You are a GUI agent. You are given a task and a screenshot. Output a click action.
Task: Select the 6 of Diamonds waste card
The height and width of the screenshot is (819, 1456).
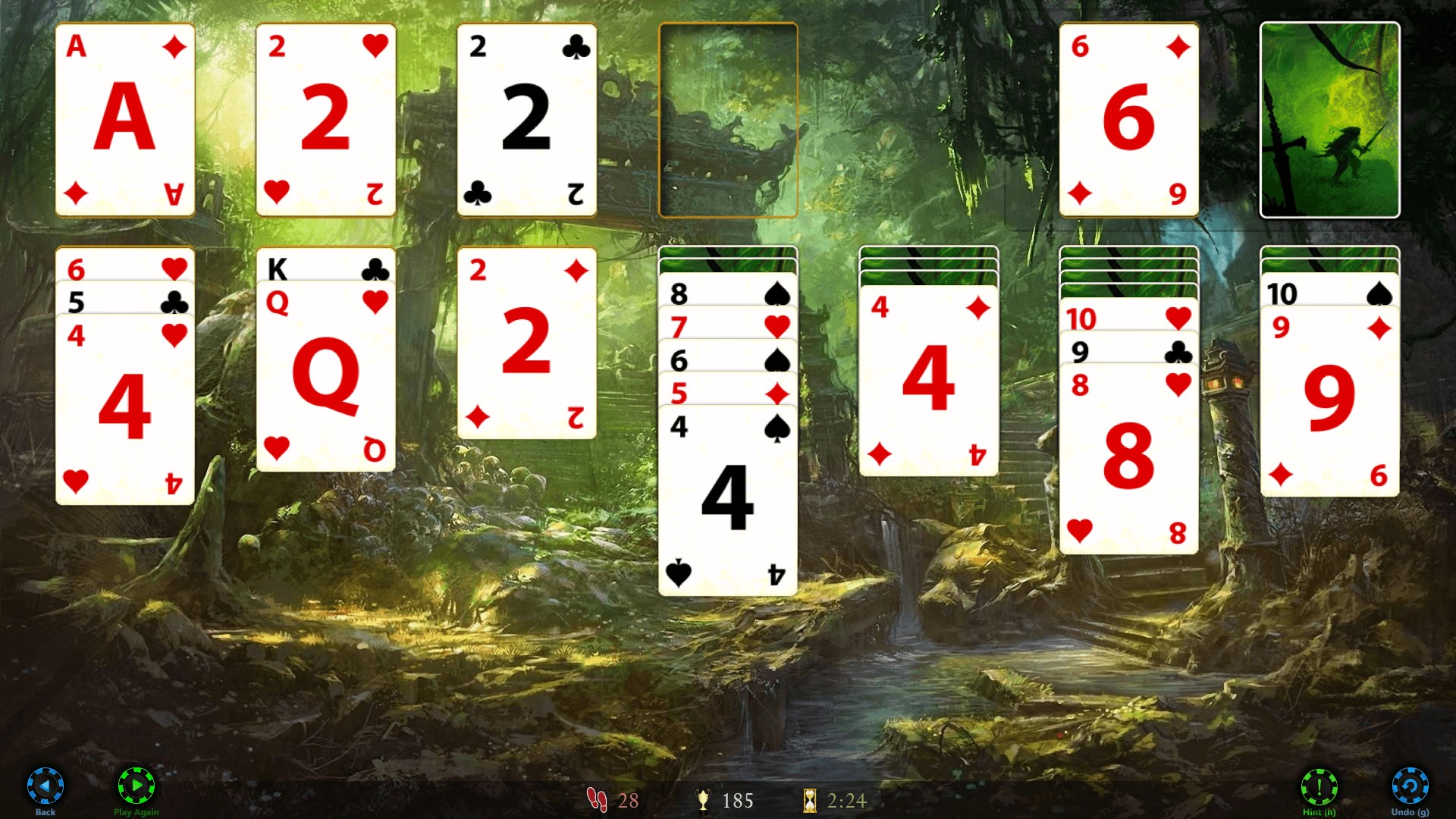1128,119
